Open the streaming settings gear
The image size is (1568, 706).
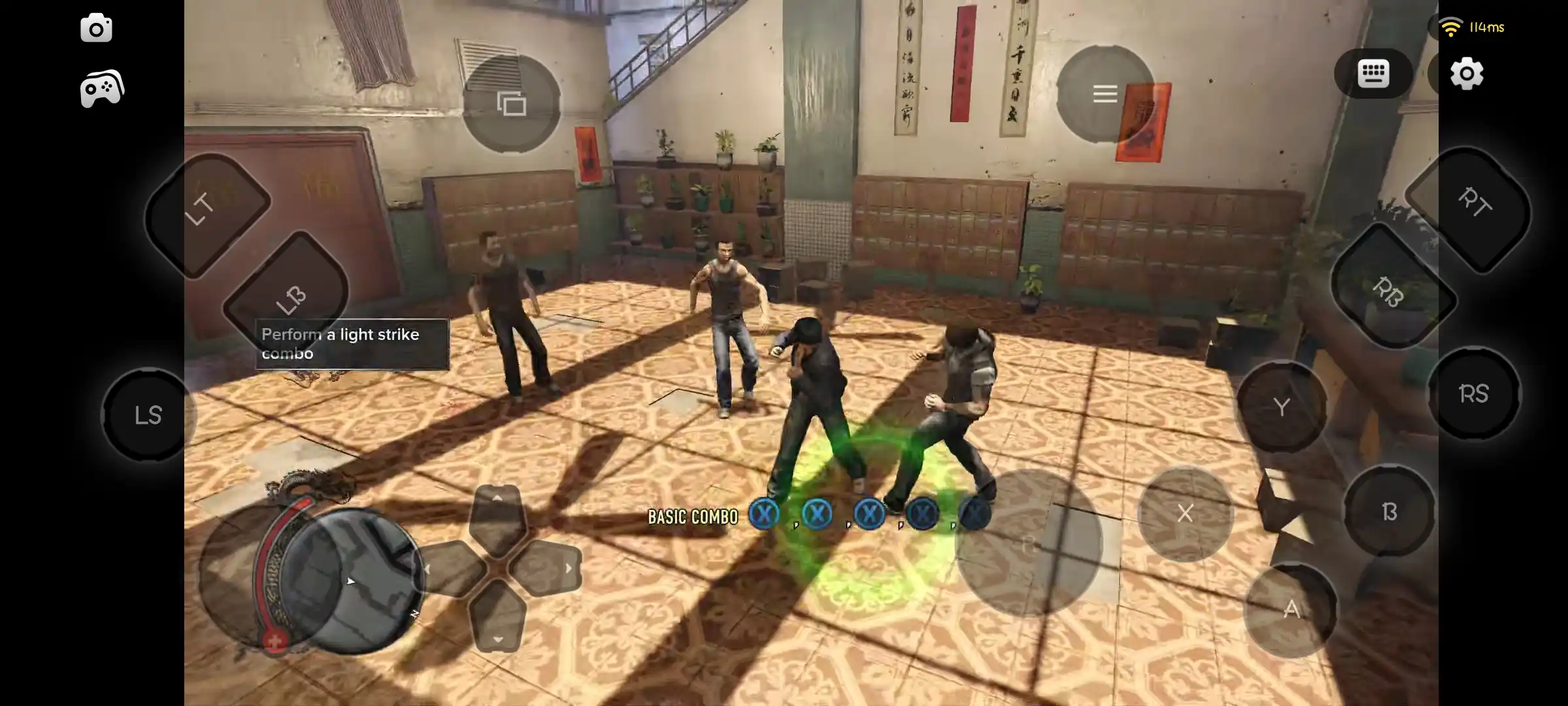[1467, 74]
